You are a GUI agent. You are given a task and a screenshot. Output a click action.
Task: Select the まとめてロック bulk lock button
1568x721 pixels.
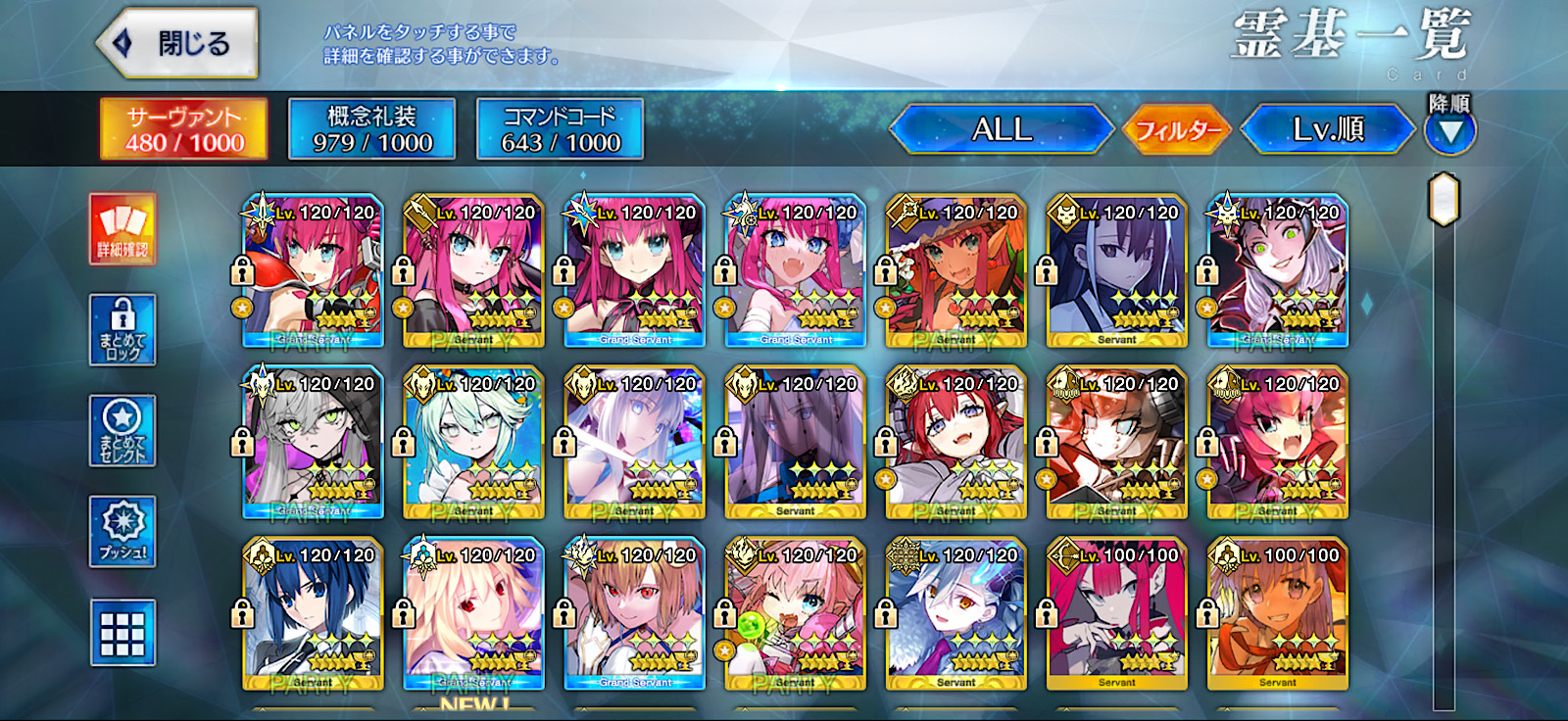tap(122, 330)
